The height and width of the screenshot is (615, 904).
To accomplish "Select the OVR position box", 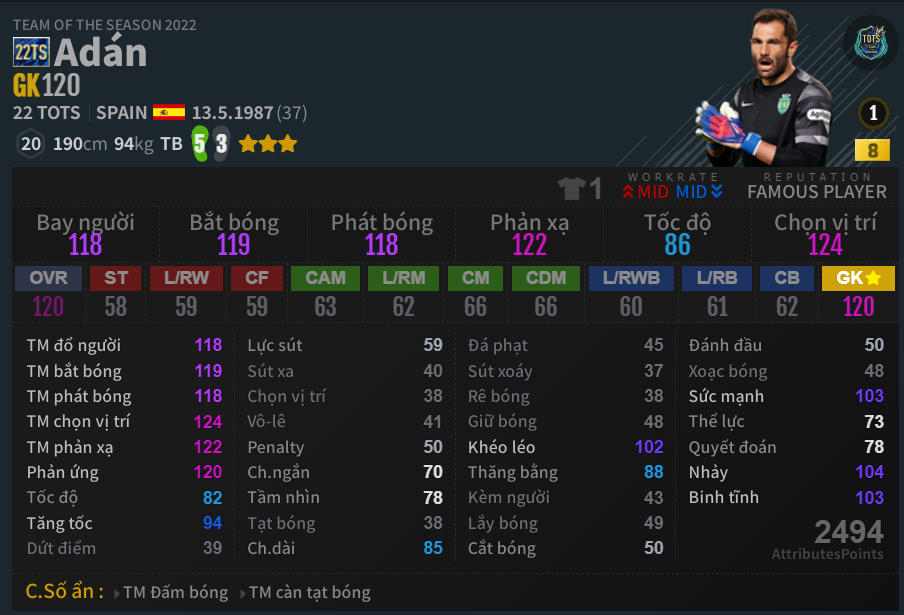I will [48, 292].
